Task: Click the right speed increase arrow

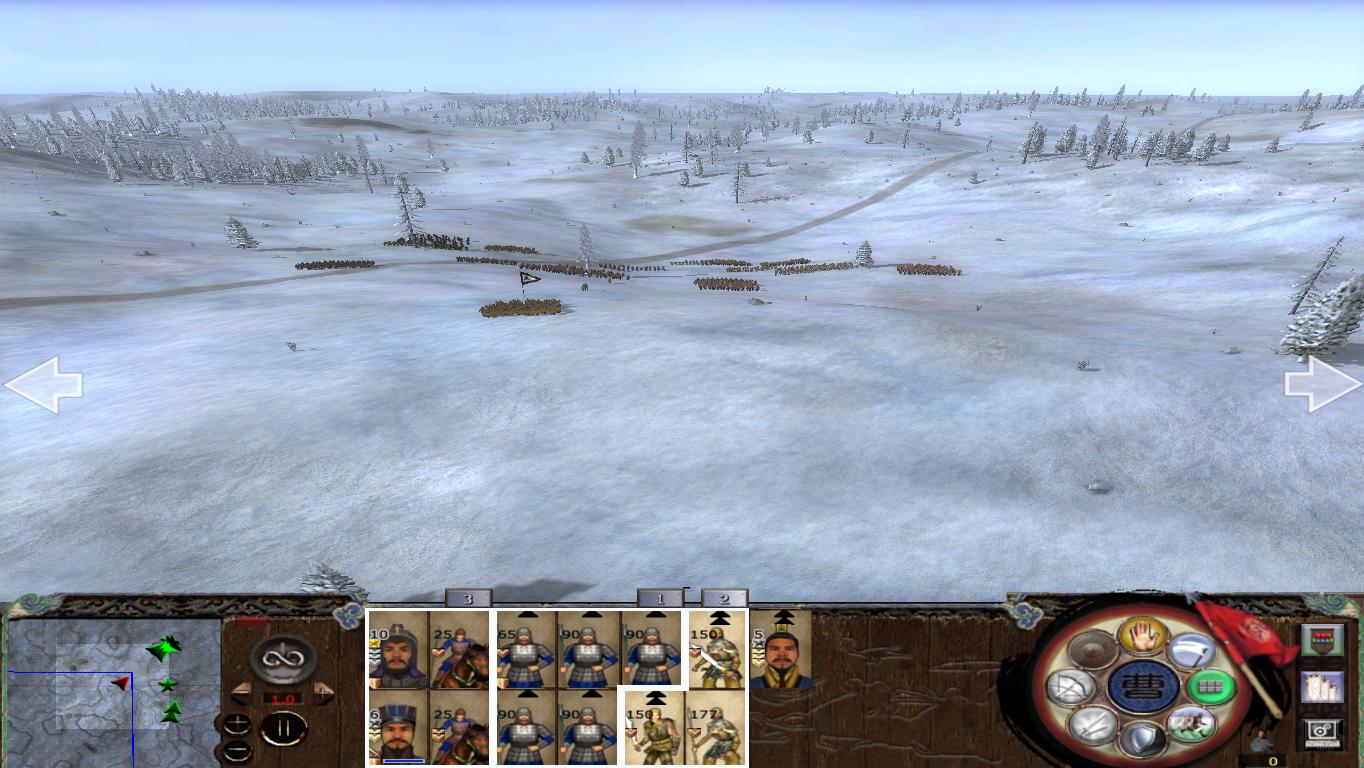Action: tap(322, 694)
